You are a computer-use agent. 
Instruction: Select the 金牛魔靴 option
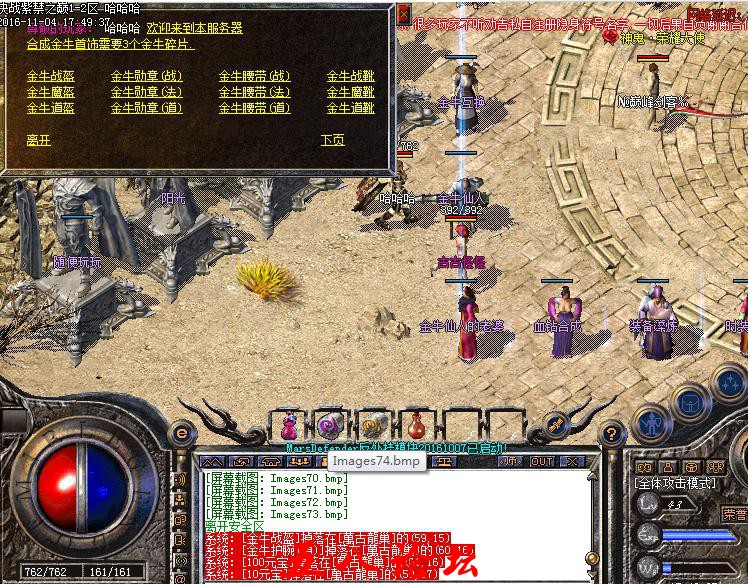(350, 92)
